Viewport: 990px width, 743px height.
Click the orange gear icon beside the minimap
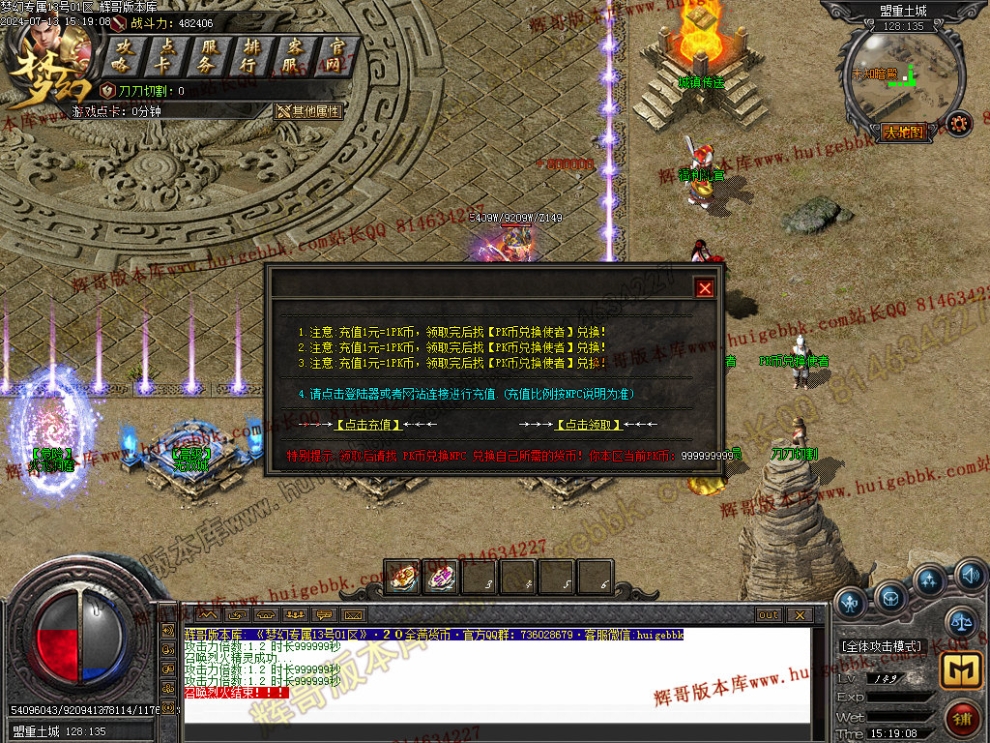(958, 123)
